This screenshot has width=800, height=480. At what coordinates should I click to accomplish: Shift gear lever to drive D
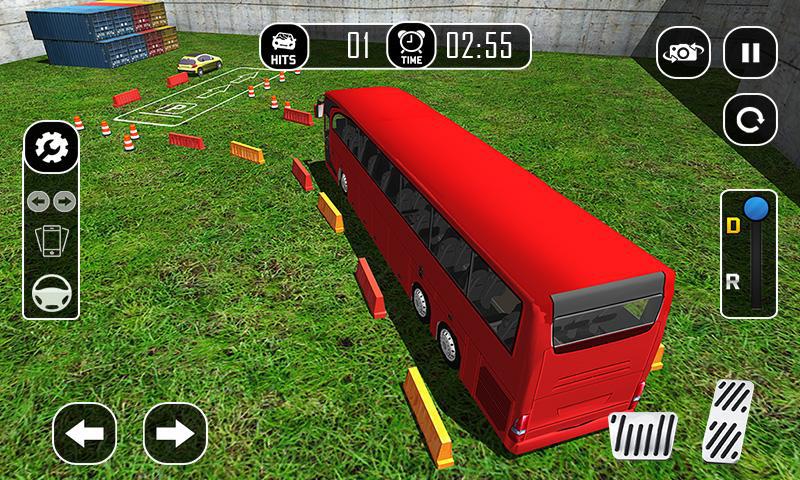734,226
